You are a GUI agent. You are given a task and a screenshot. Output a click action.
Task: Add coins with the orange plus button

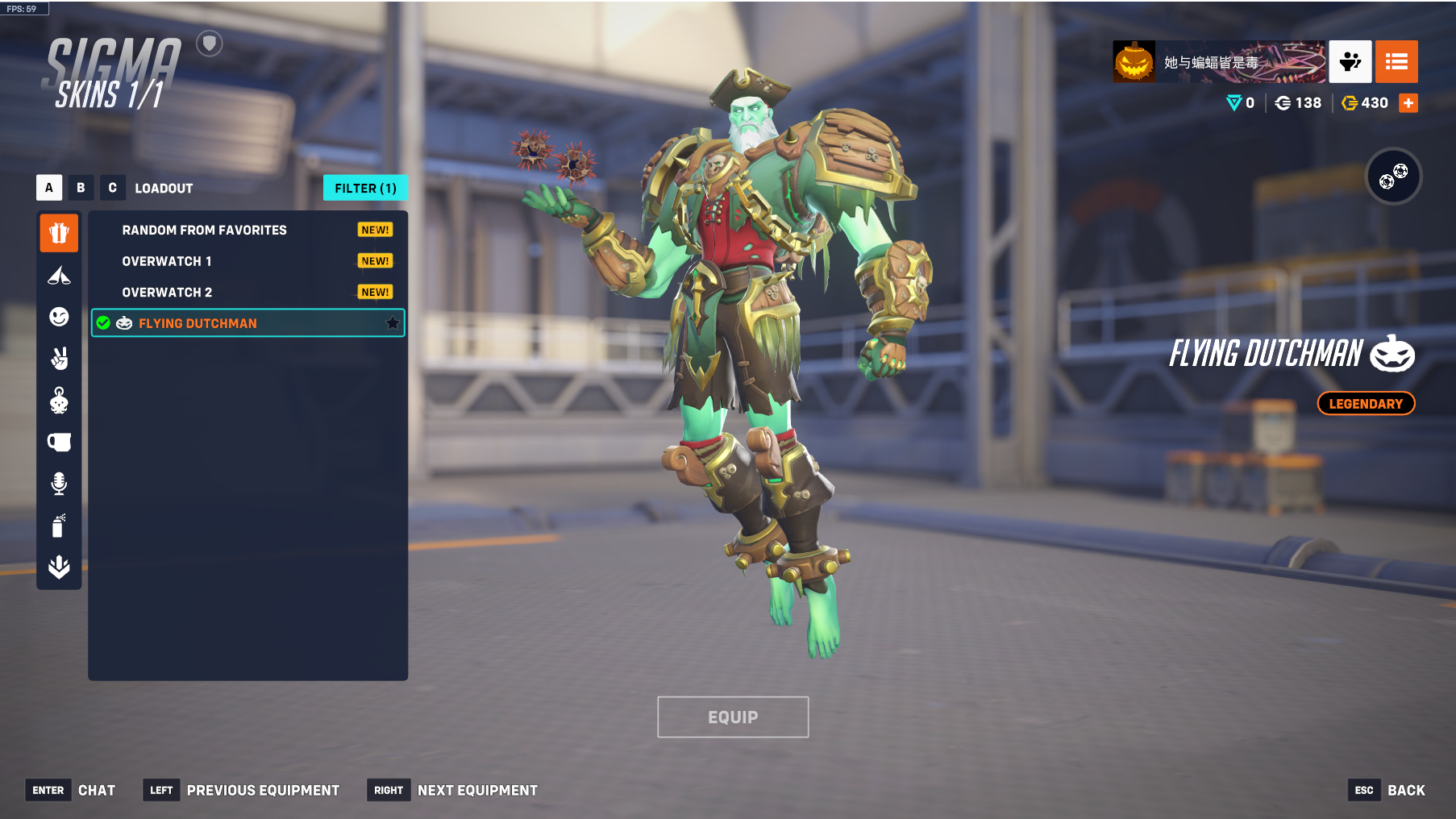(x=1408, y=103)
